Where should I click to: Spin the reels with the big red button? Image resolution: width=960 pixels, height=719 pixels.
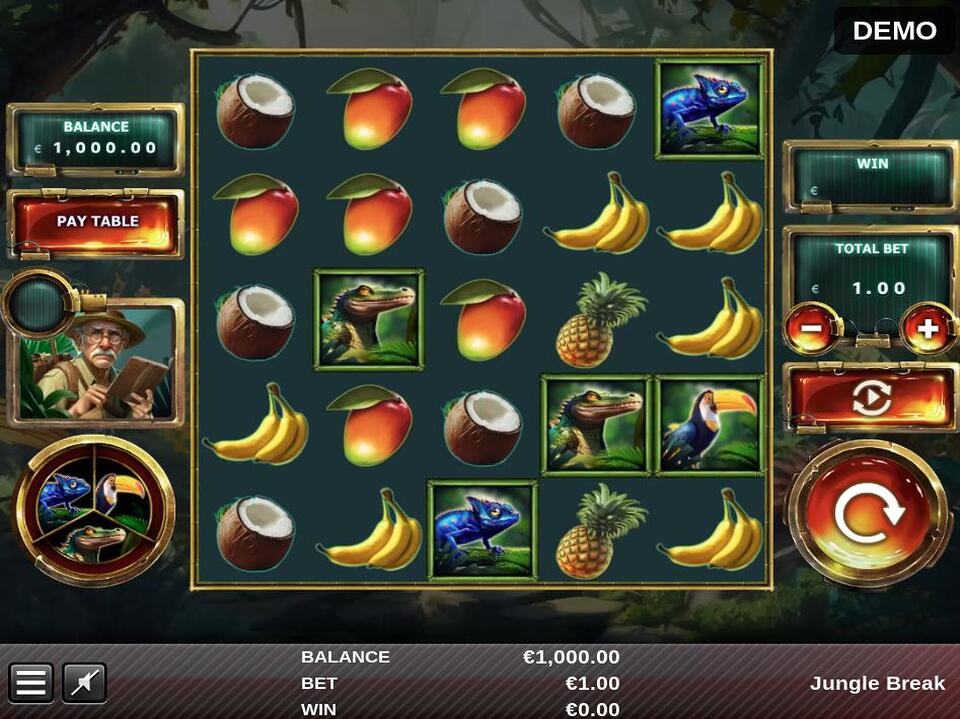pos(868,513)
